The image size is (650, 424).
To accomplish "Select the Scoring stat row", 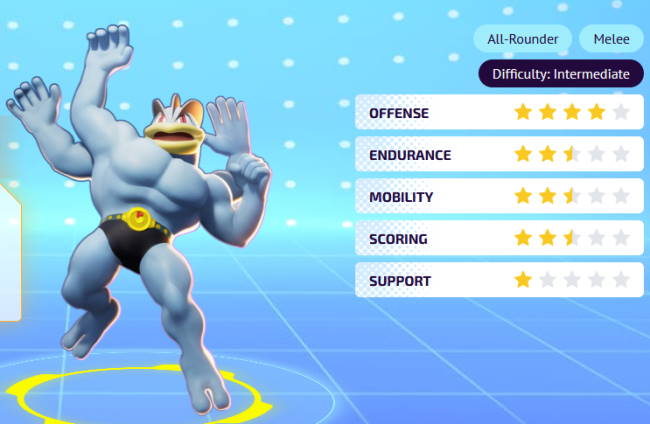I will 499,239.
